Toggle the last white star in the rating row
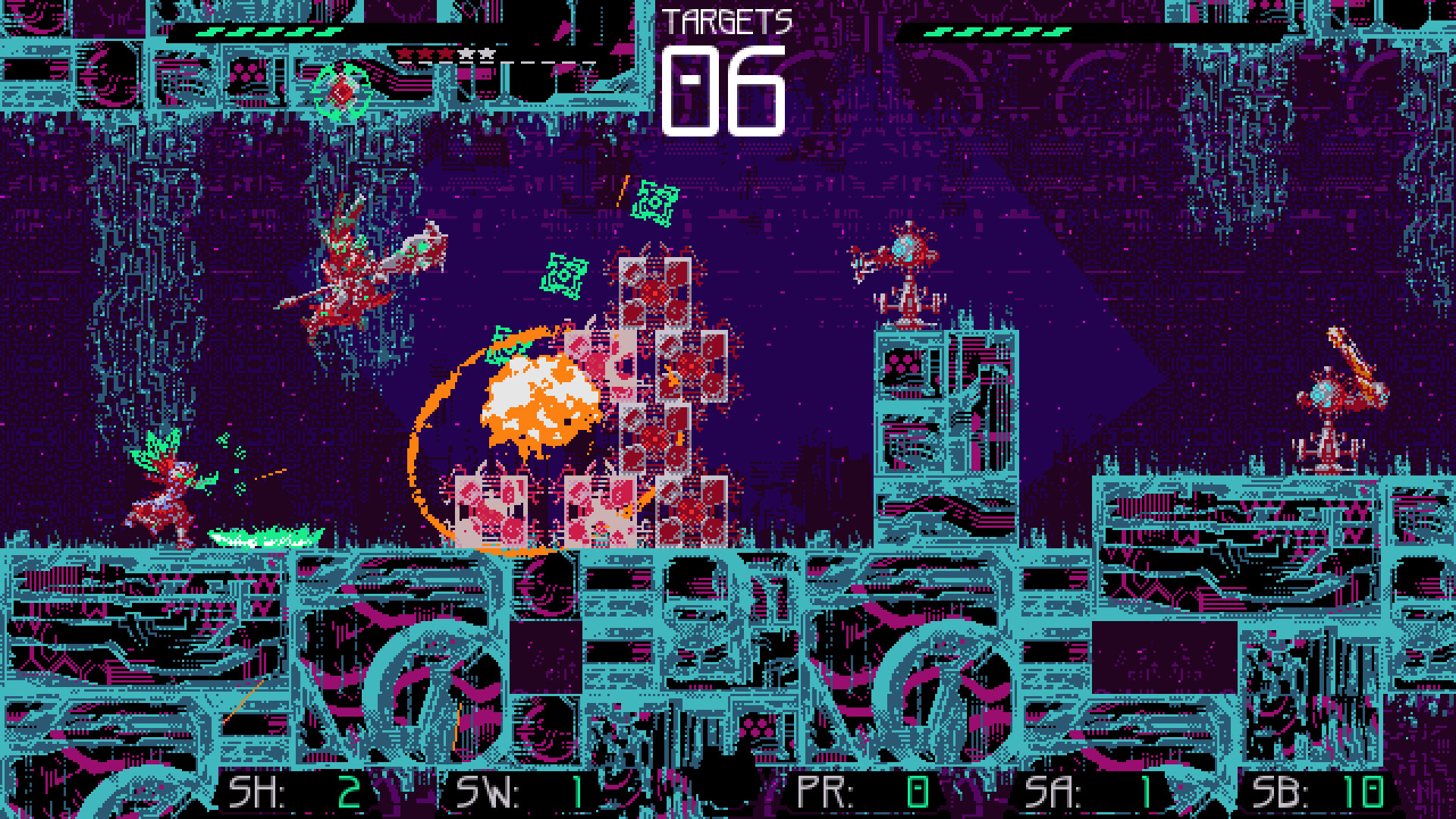The image size is (1456, 819). tap(487, 53)
